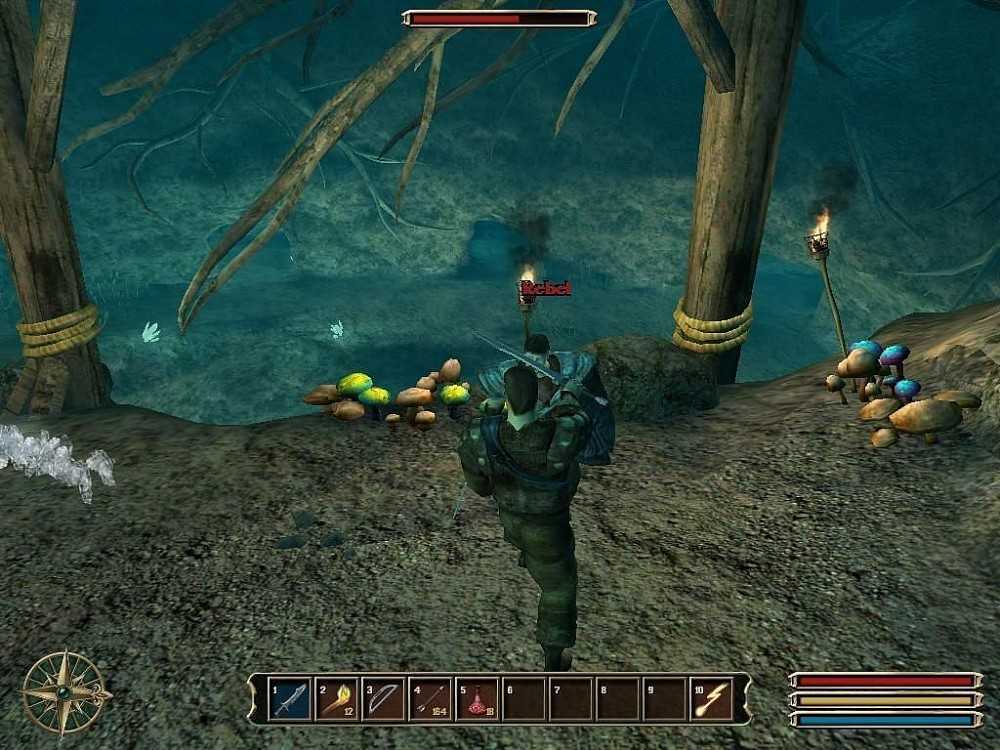The image size is (1000, 750).
Task: Click the compass rose
Action: tap(66, 692)
